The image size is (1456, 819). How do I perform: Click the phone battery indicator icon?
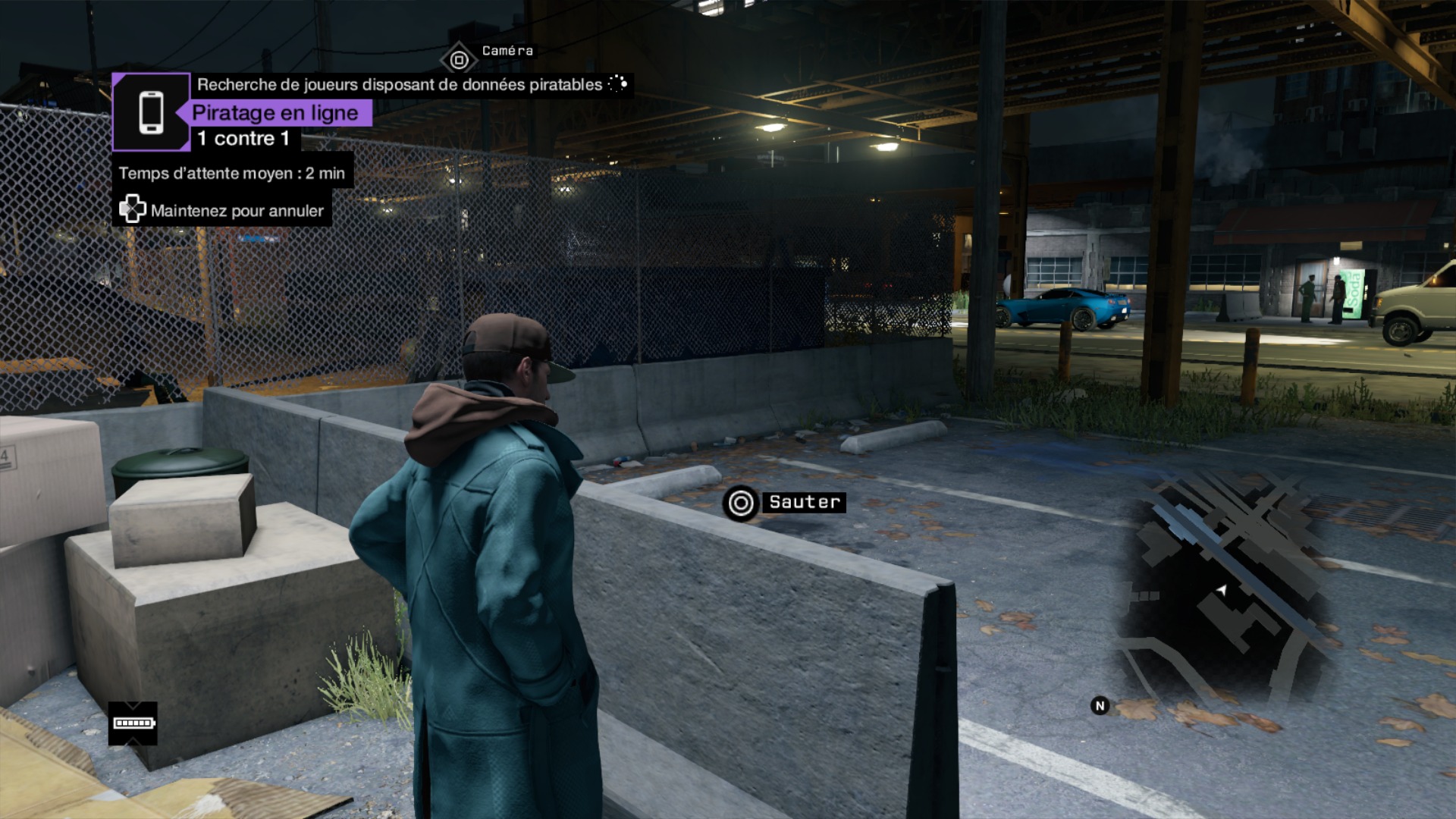click(x=133, y=723)
